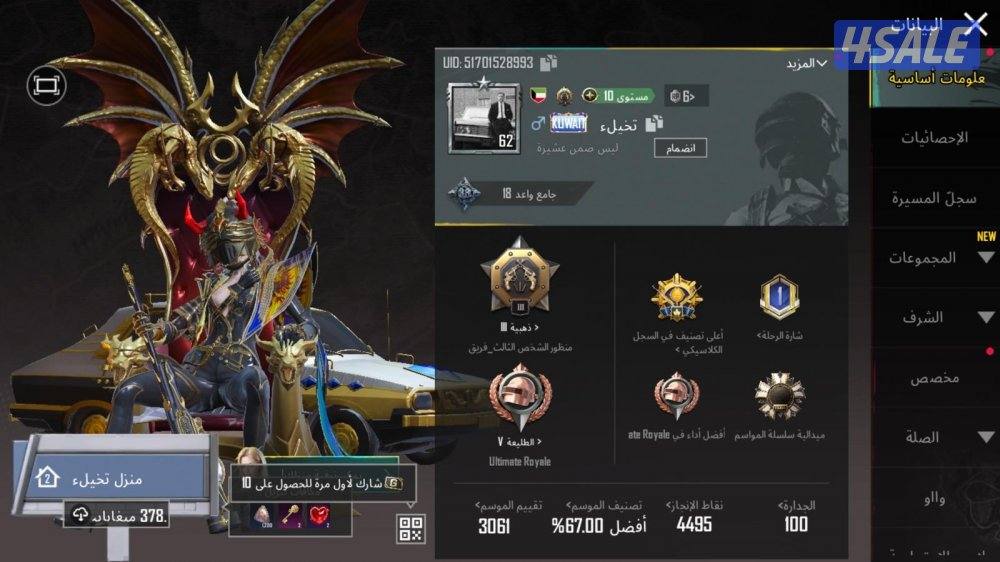Close the profile screen with the X
The image size is (1000, 562).
tap(974, 22)
